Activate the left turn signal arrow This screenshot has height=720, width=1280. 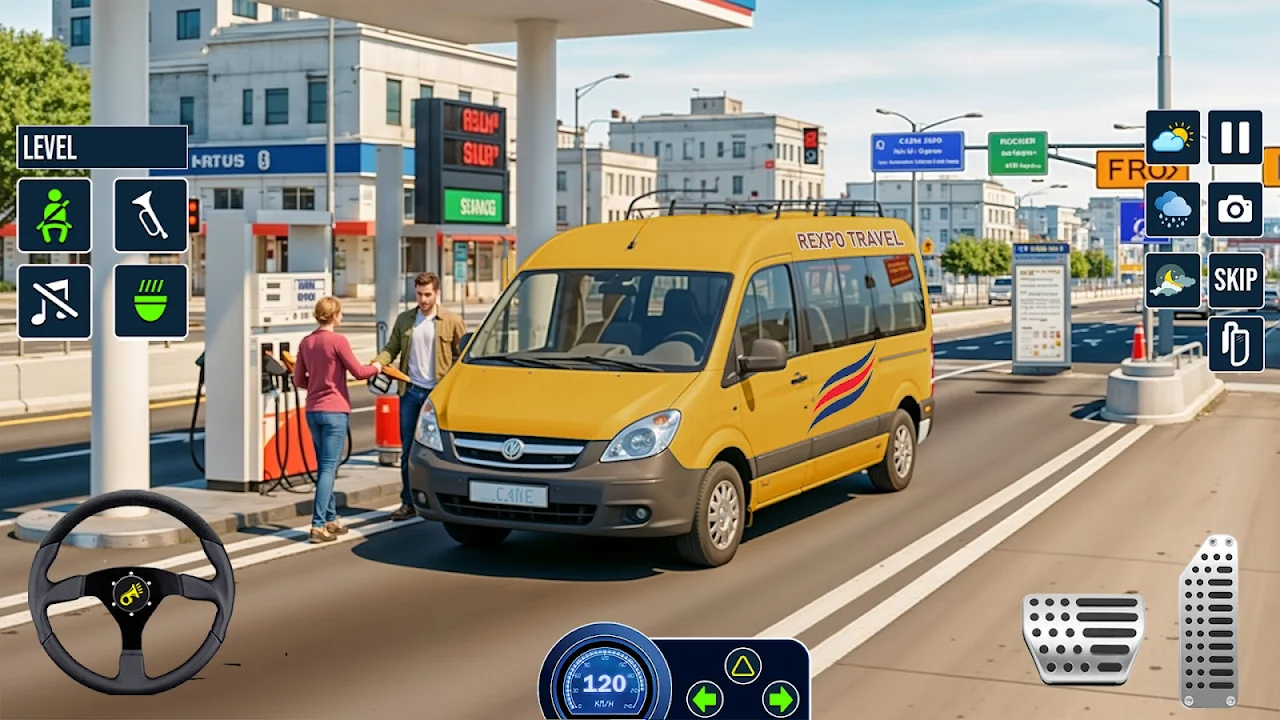705,697
